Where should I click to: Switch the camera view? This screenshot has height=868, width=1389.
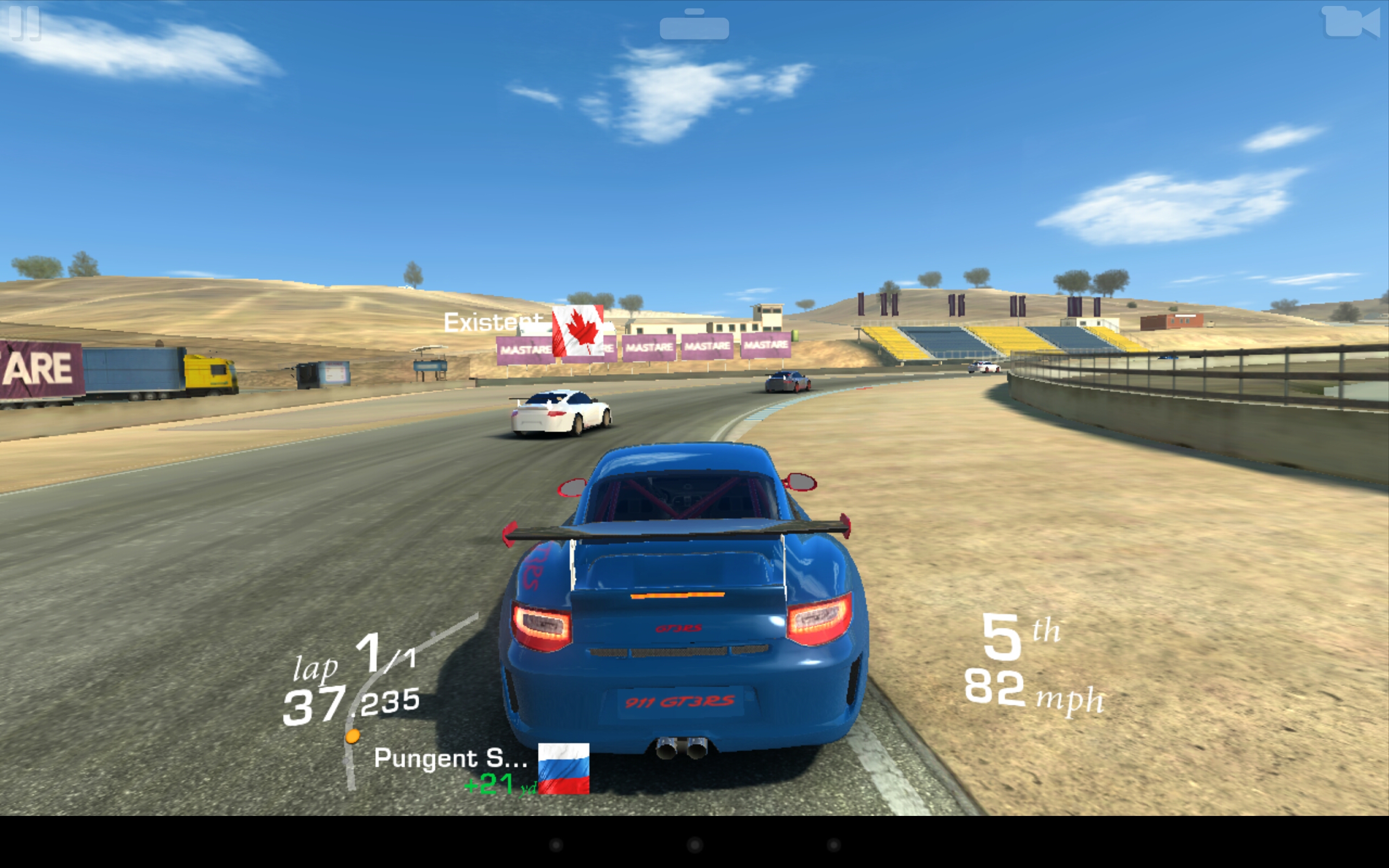tap(1351, 23)
